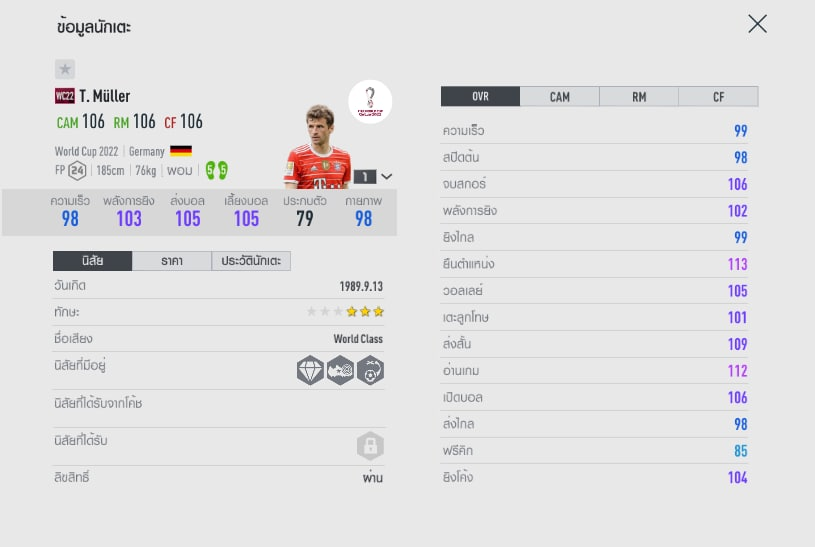Select the locked trait slot

[x=371, y=446]
